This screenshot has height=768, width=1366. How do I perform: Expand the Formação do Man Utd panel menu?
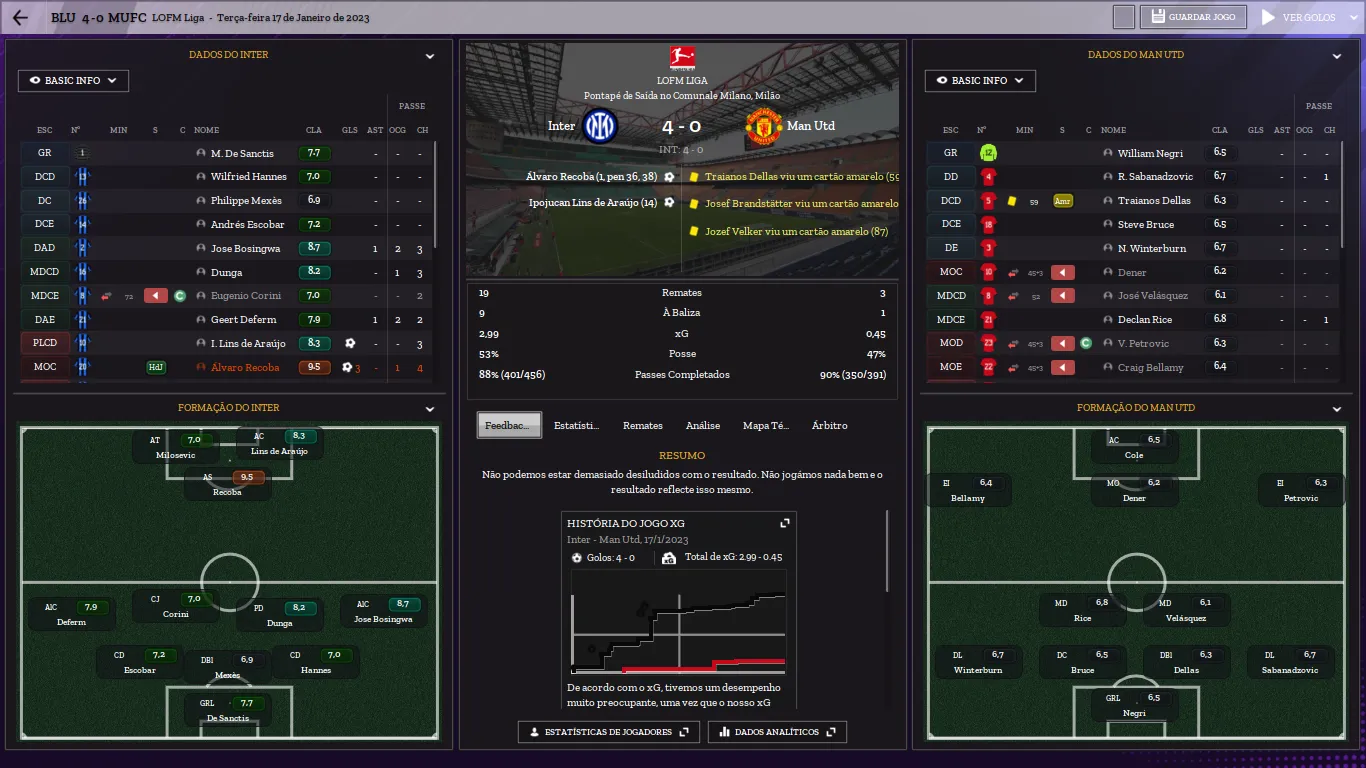click(1337, 409)
